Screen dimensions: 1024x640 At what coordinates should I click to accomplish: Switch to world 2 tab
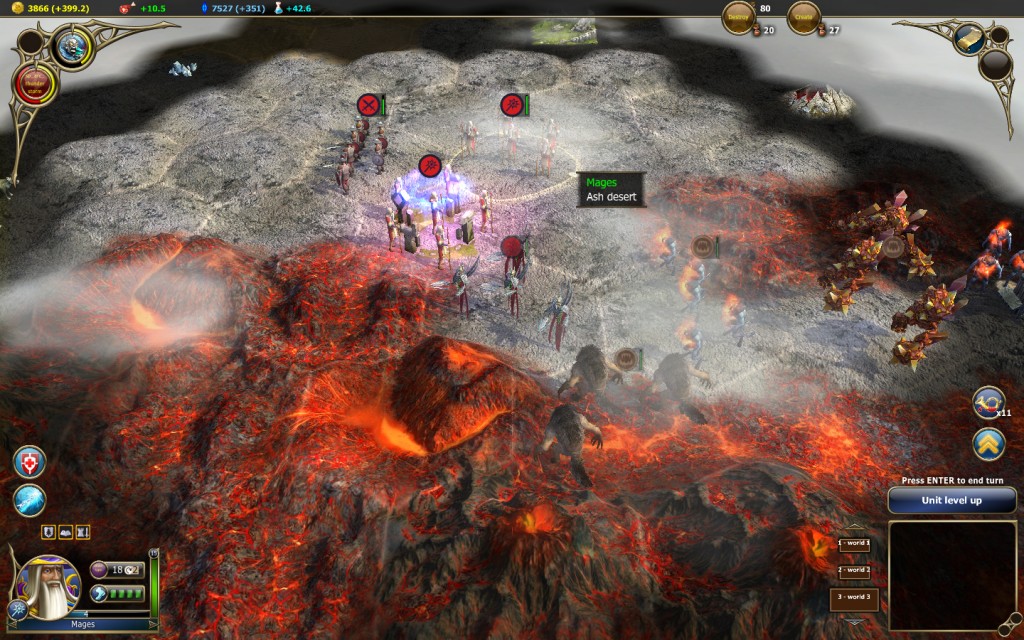coord(853,570)
